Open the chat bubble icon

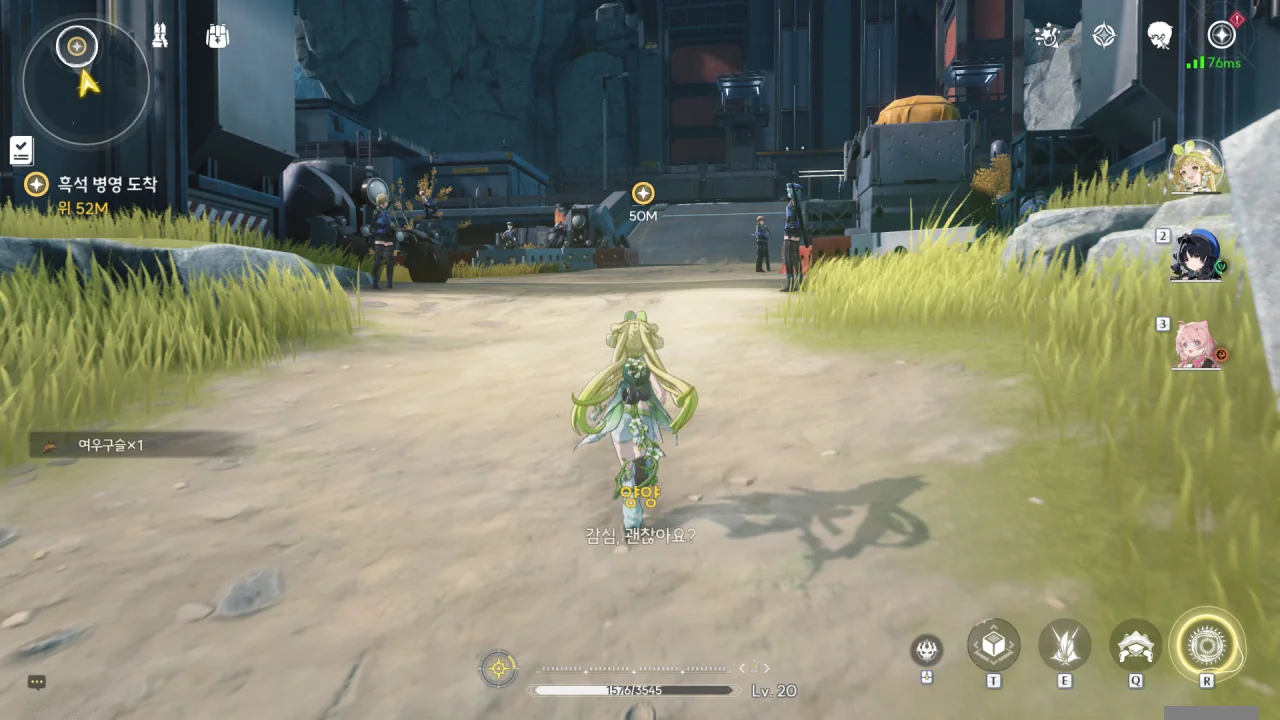coord(37,682)
